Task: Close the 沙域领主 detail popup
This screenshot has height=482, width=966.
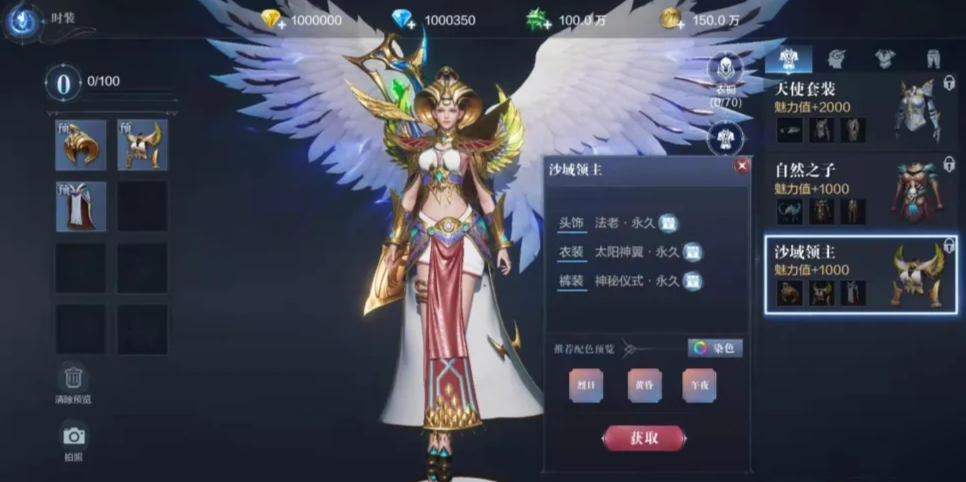Action: pyautogui.click(x=741, y=166)
